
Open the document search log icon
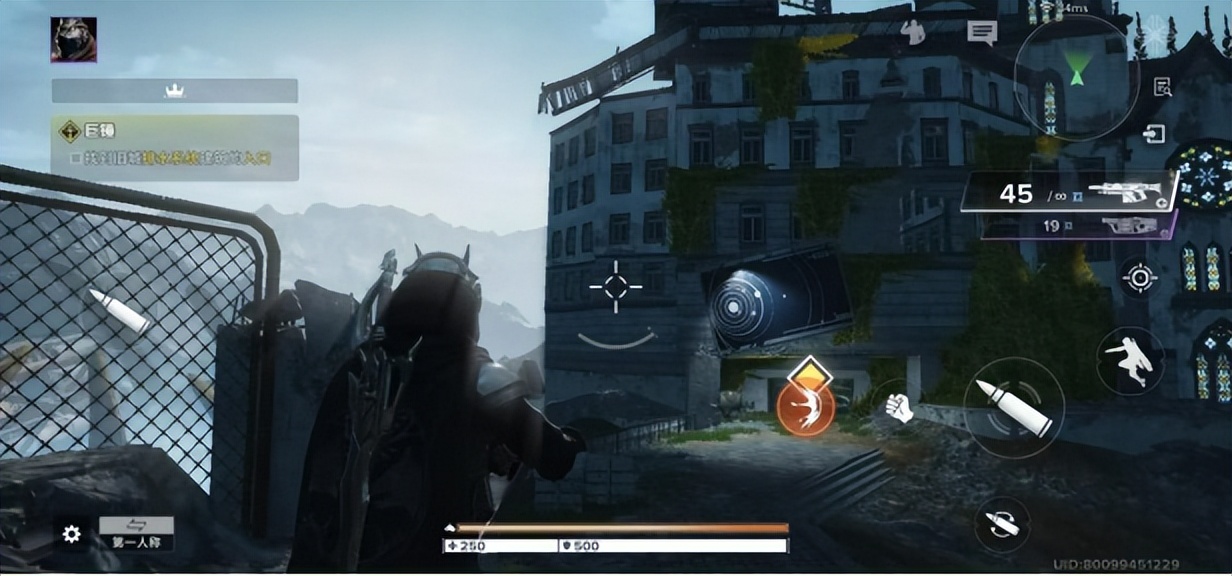pos(1162,88)
